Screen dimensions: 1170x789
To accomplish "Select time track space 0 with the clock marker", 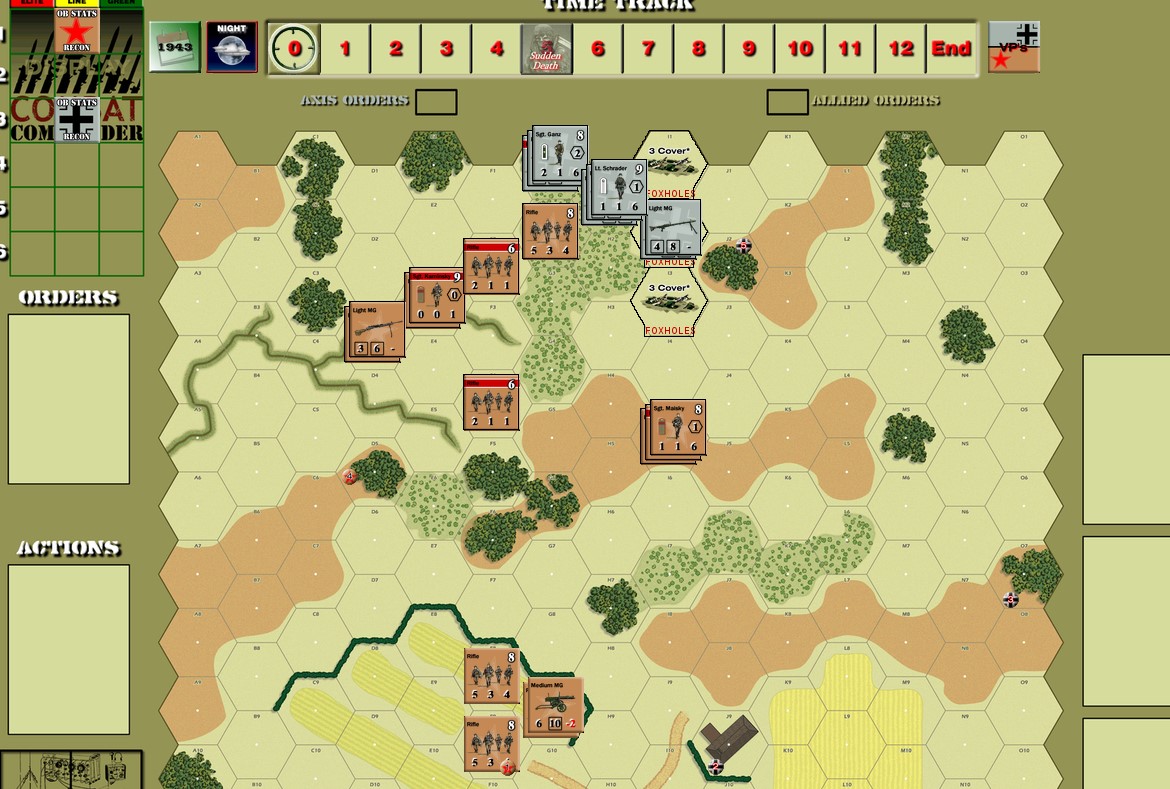I will (x=294, y=48).
